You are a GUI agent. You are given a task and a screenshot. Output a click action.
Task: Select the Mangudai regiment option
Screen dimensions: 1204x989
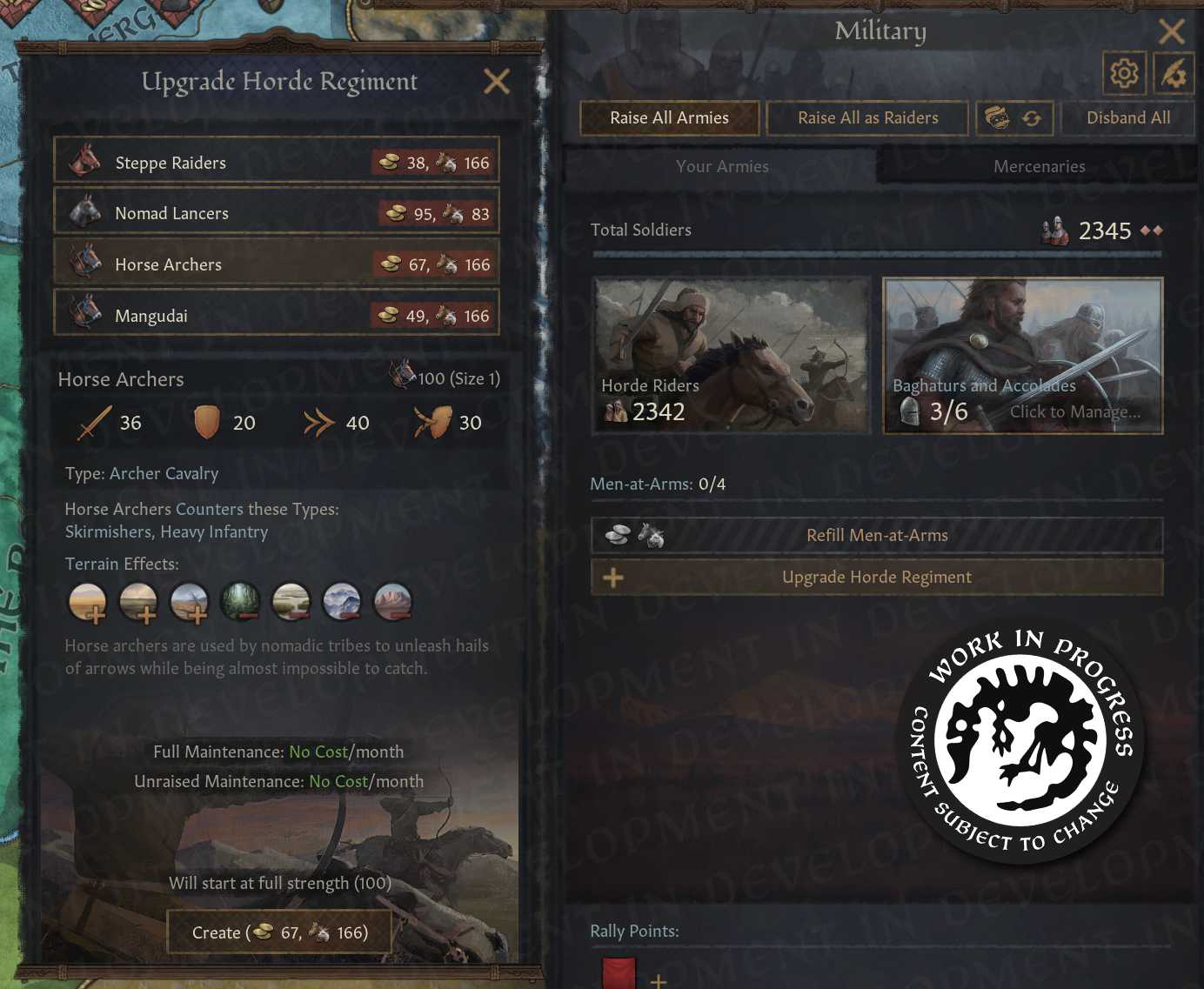point(276,313)
